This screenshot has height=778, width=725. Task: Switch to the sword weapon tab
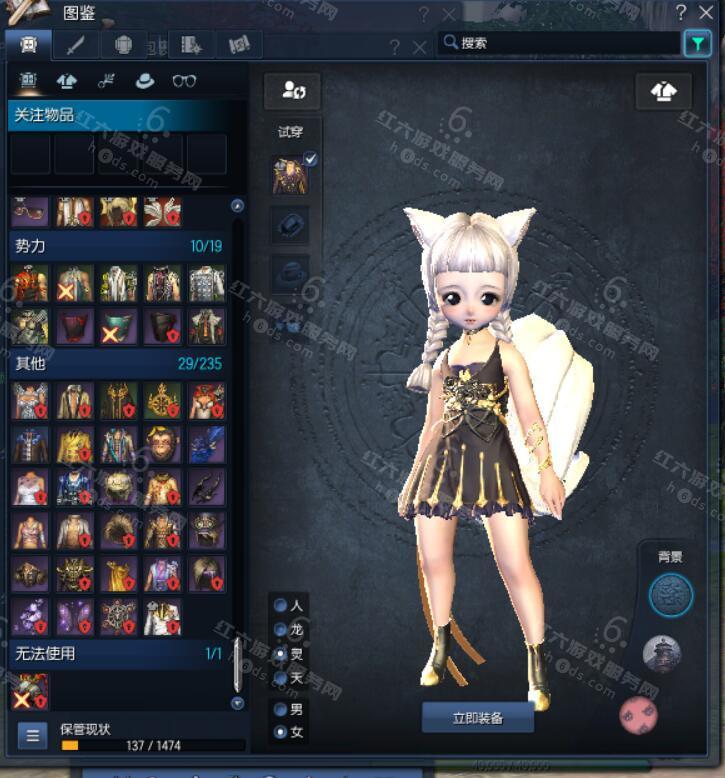(75, 45)
